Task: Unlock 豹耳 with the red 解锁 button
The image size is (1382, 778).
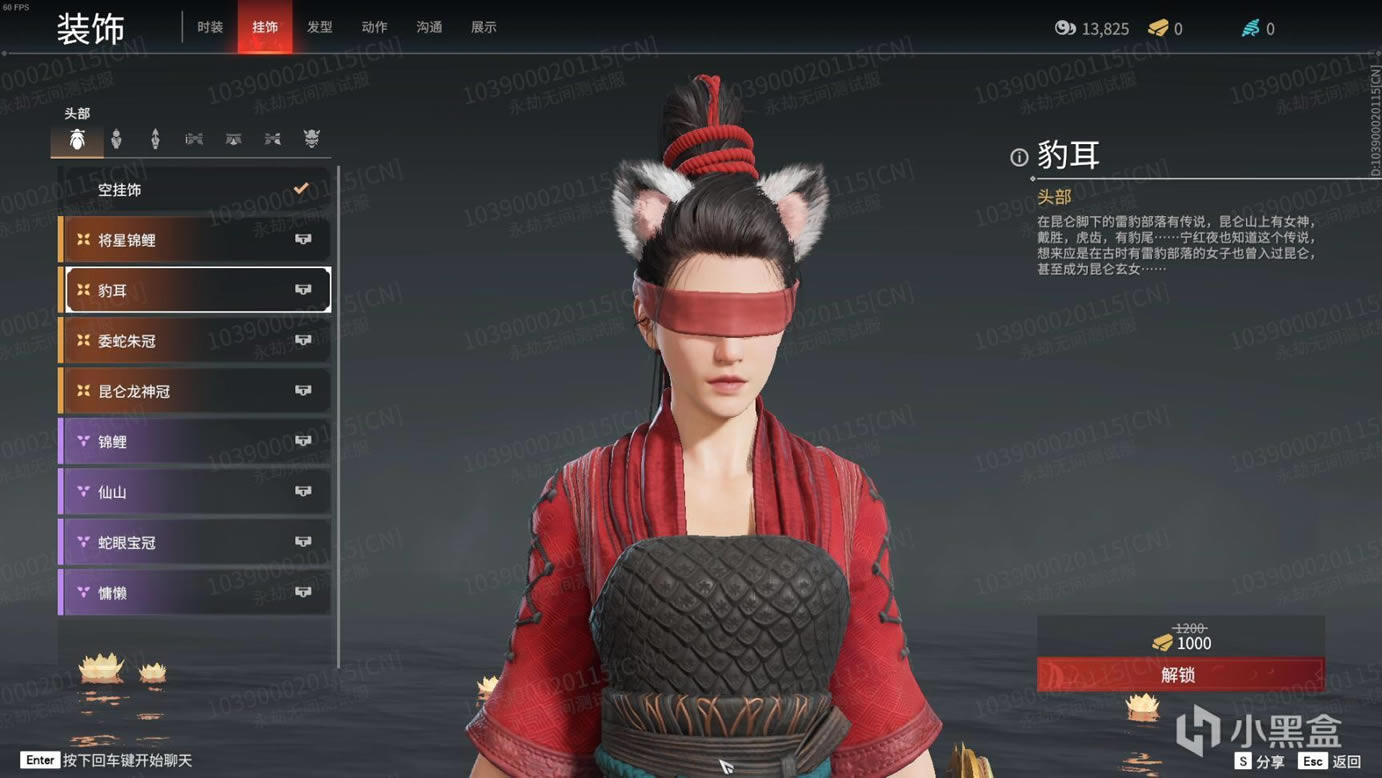Action: [x=1180, y=675]
